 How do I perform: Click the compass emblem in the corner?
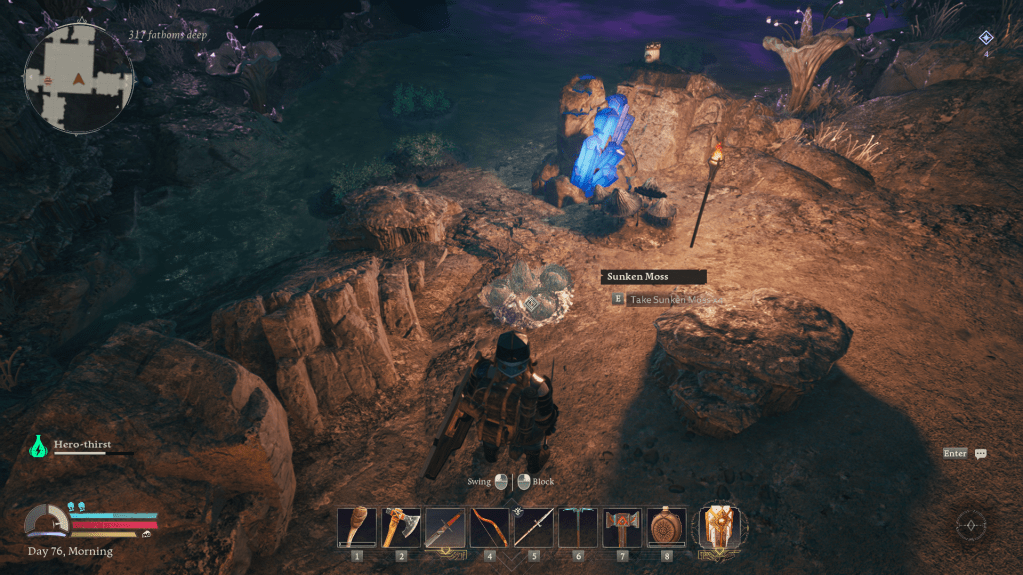click(971, 525)
